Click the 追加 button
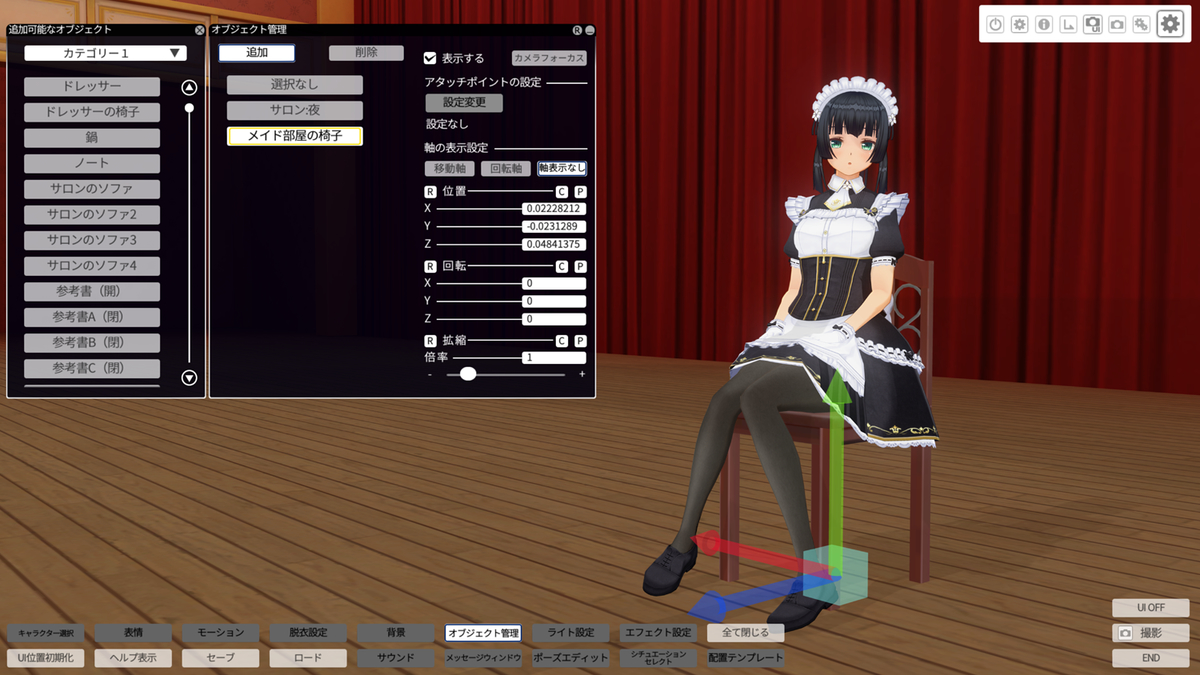Screen dimensions: 1200x675 [x=257, y=53]
